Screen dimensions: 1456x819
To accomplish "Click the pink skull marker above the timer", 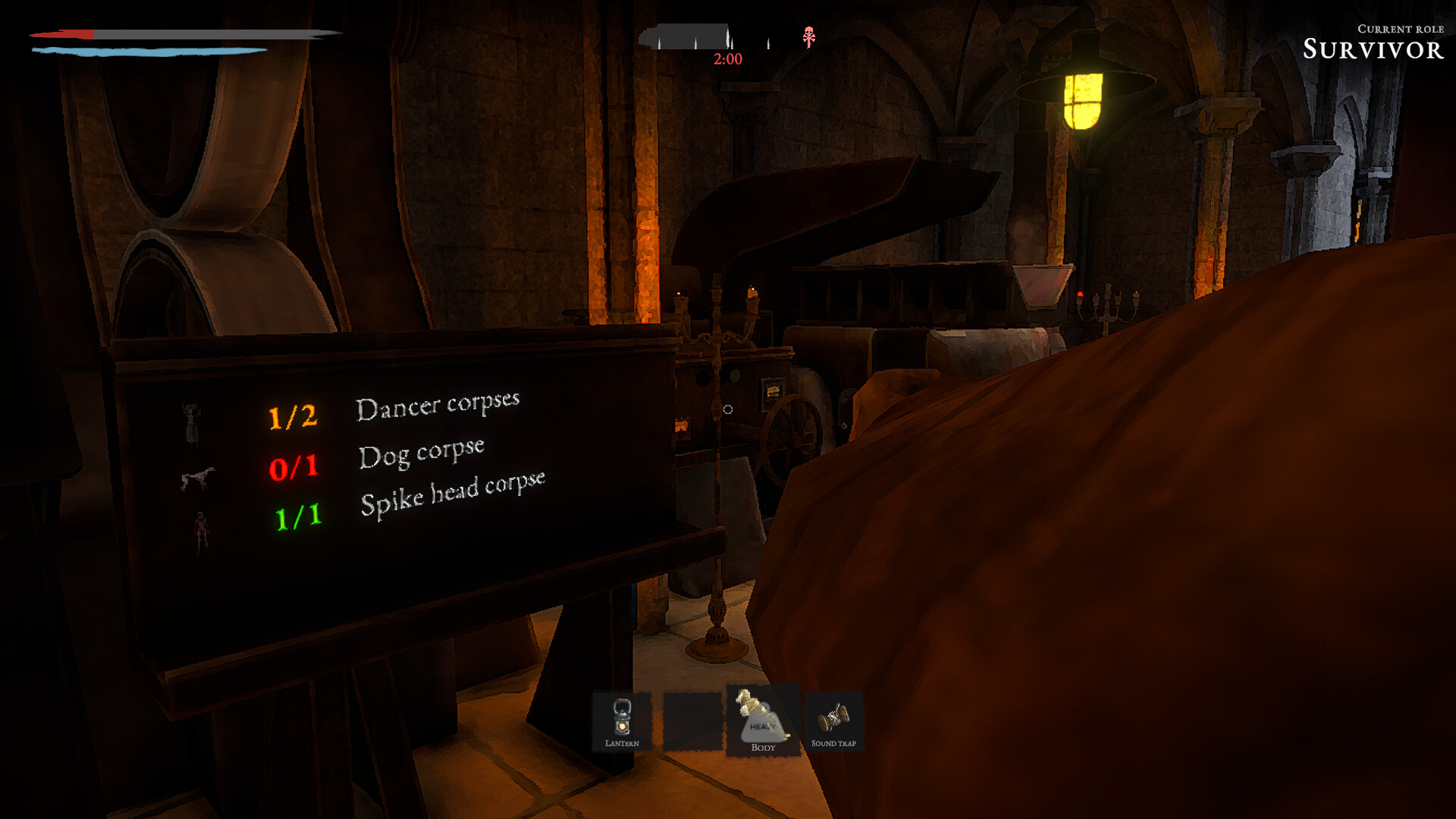I will 809,36.
